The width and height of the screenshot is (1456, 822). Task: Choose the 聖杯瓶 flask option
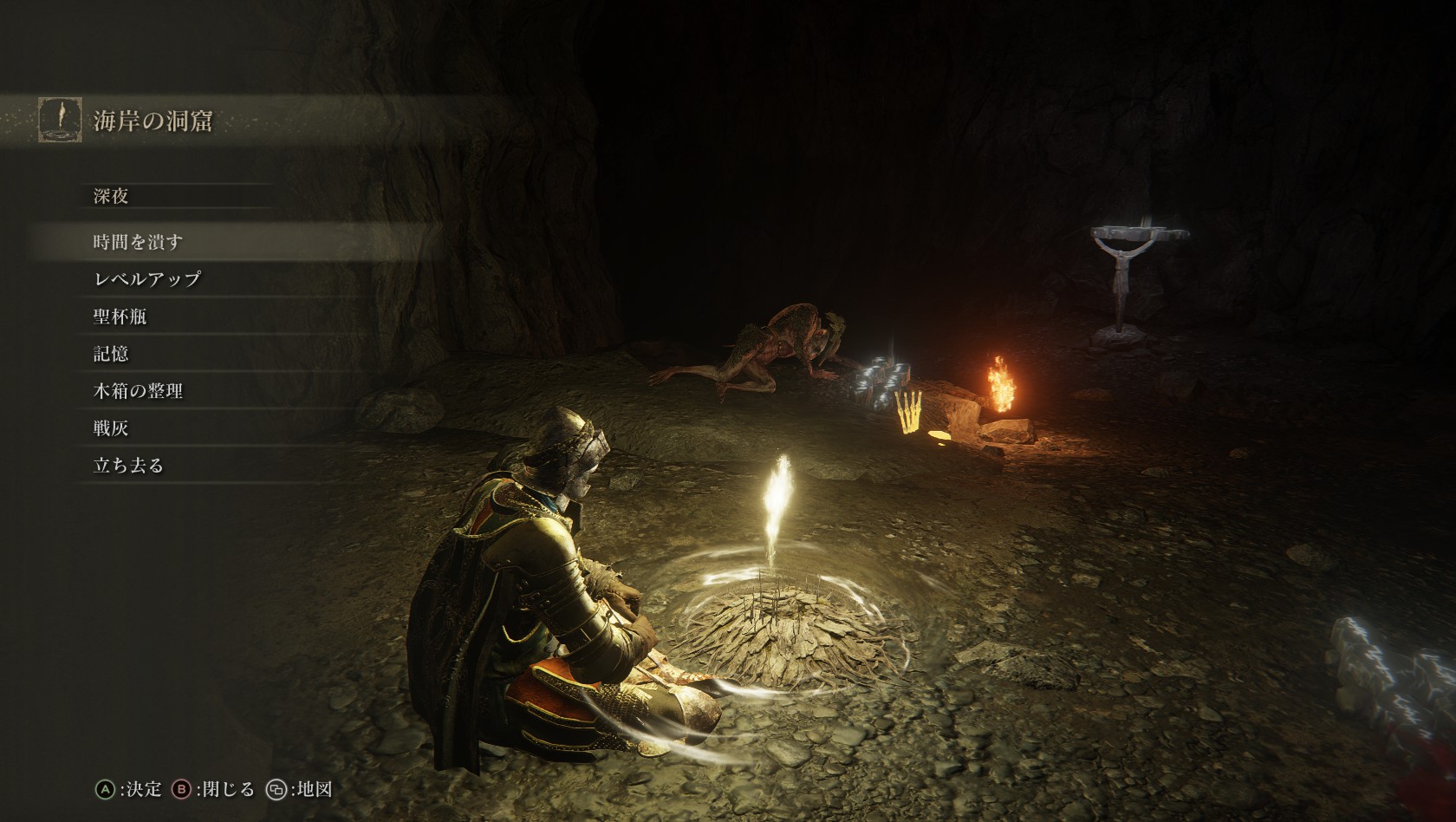pyautogui.click(x=120, y=316)
